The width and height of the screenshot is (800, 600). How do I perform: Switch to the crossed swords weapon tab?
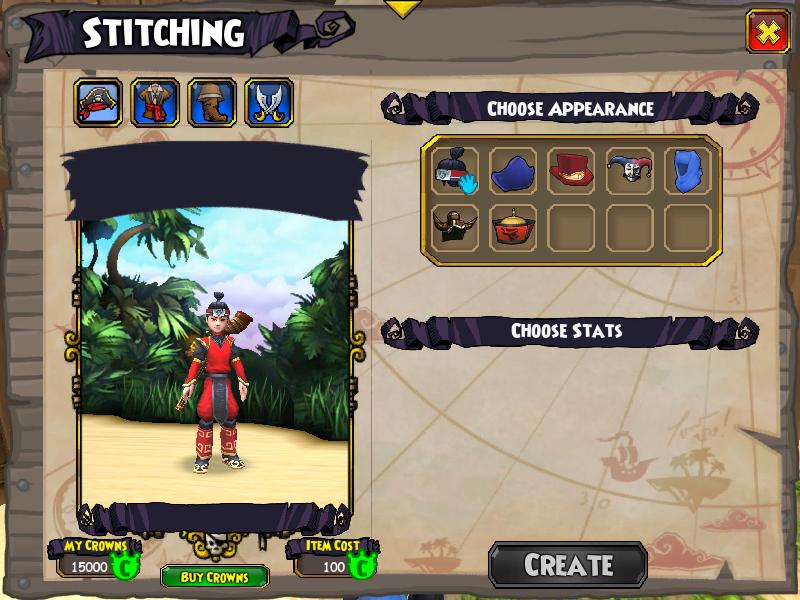point(269,102)
